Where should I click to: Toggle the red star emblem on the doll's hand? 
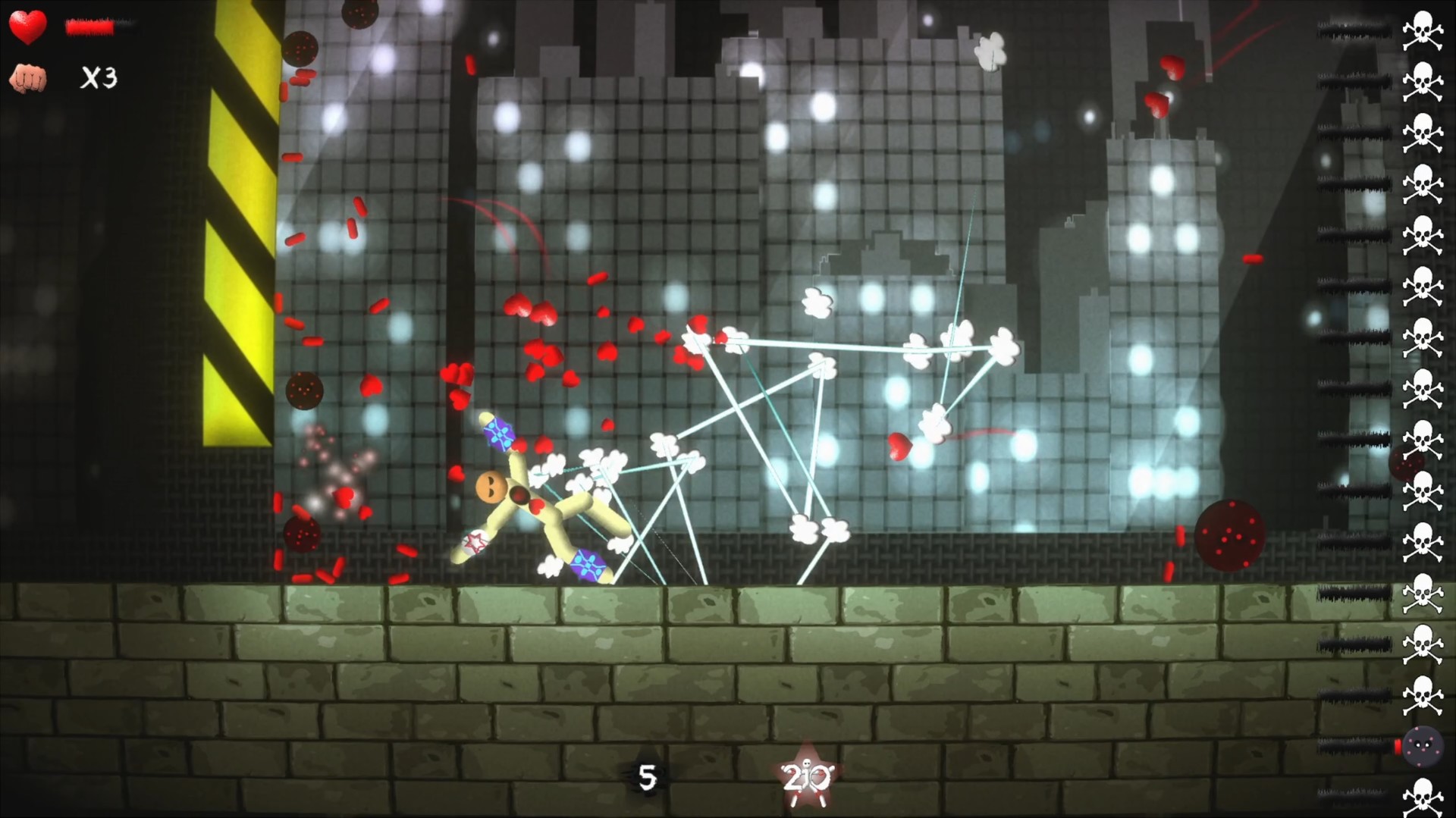coord(474,542)
